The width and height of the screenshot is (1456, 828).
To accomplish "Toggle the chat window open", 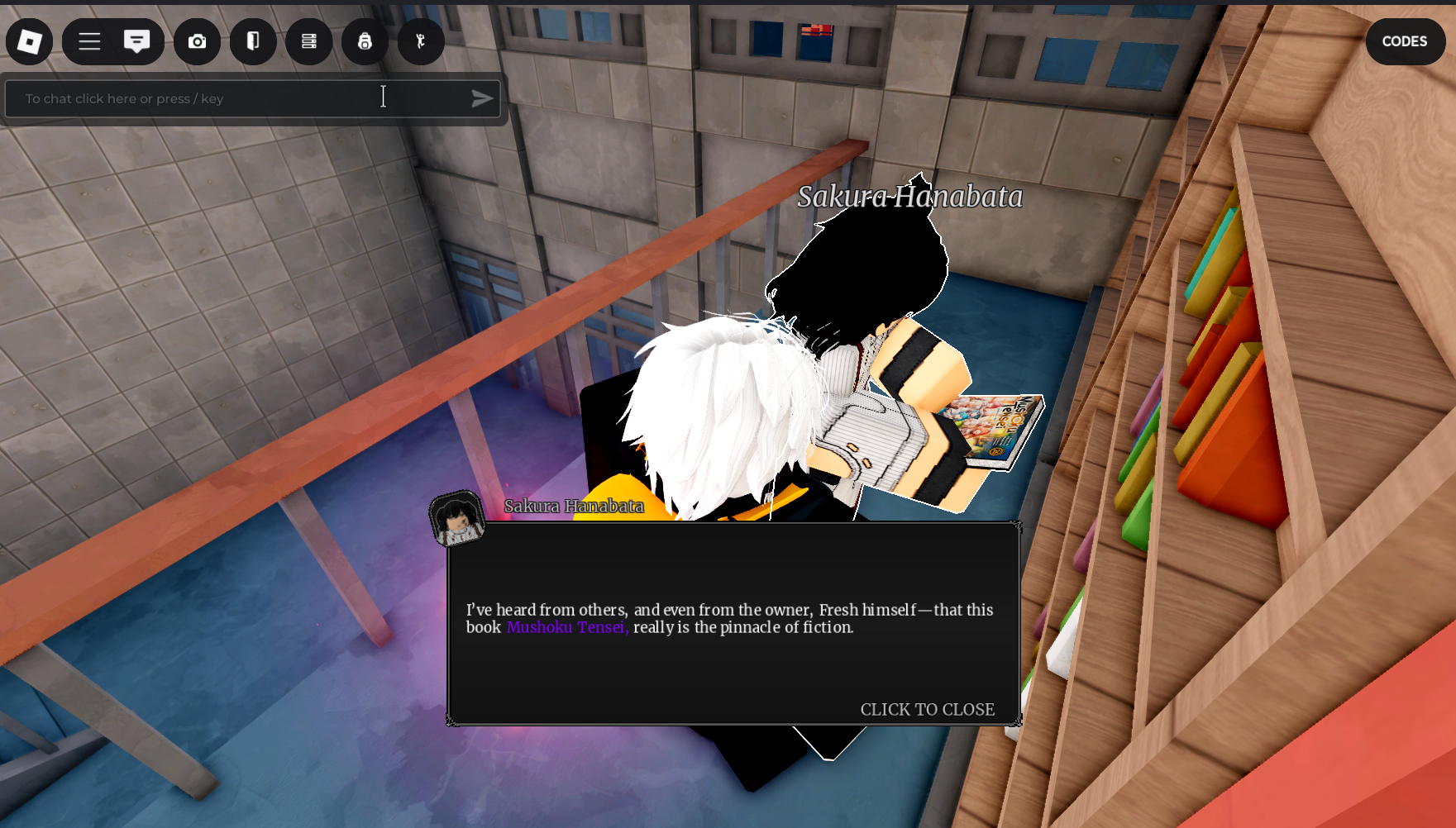I will [137, 41].
